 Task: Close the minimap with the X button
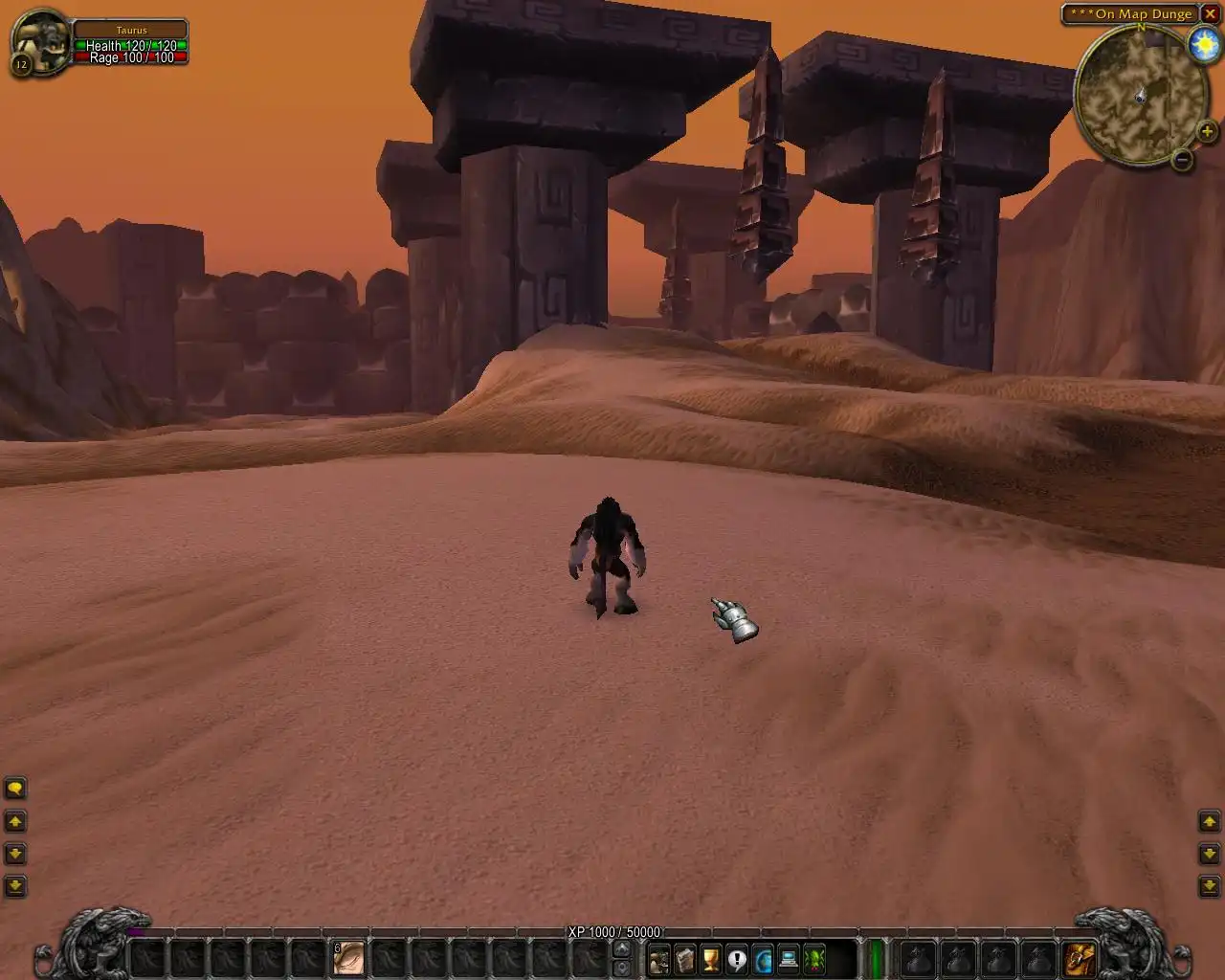pyautogui.click(x=1211, y=13)
